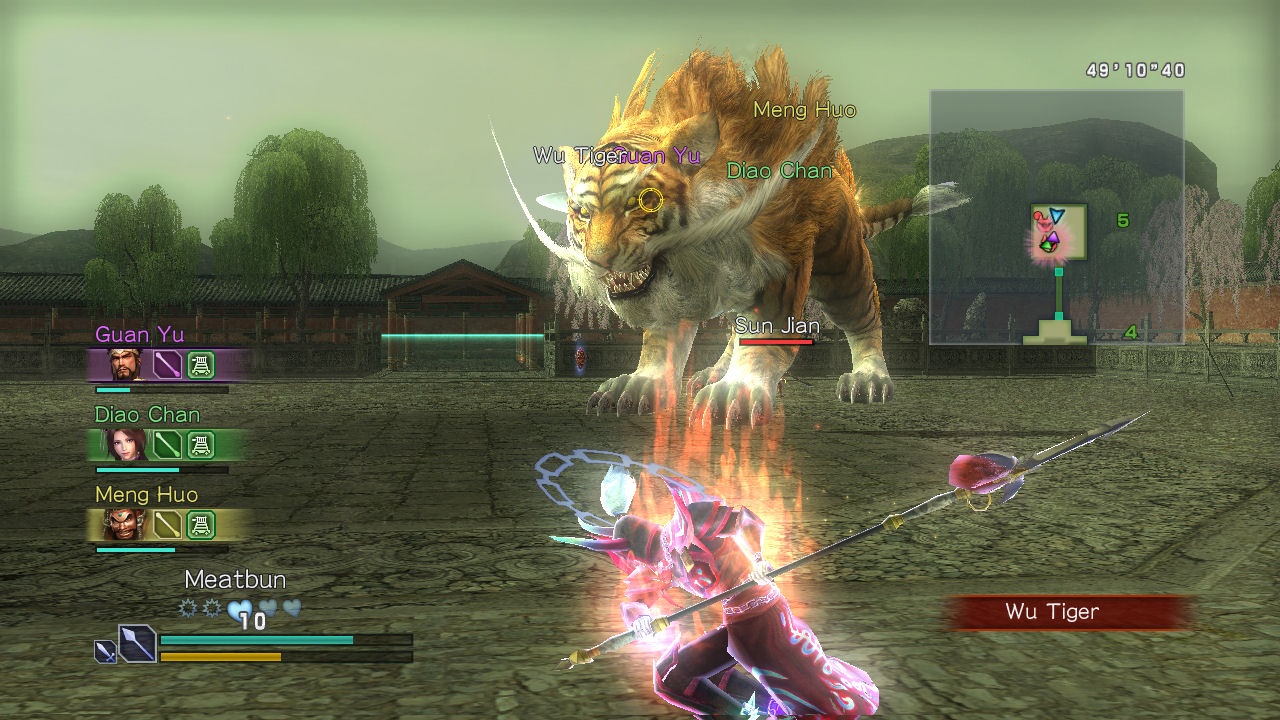The height and width of the screenshot is (720, 1280).
Task: Click the player marker cluster on the minimap
Action: pos(1048,231)
